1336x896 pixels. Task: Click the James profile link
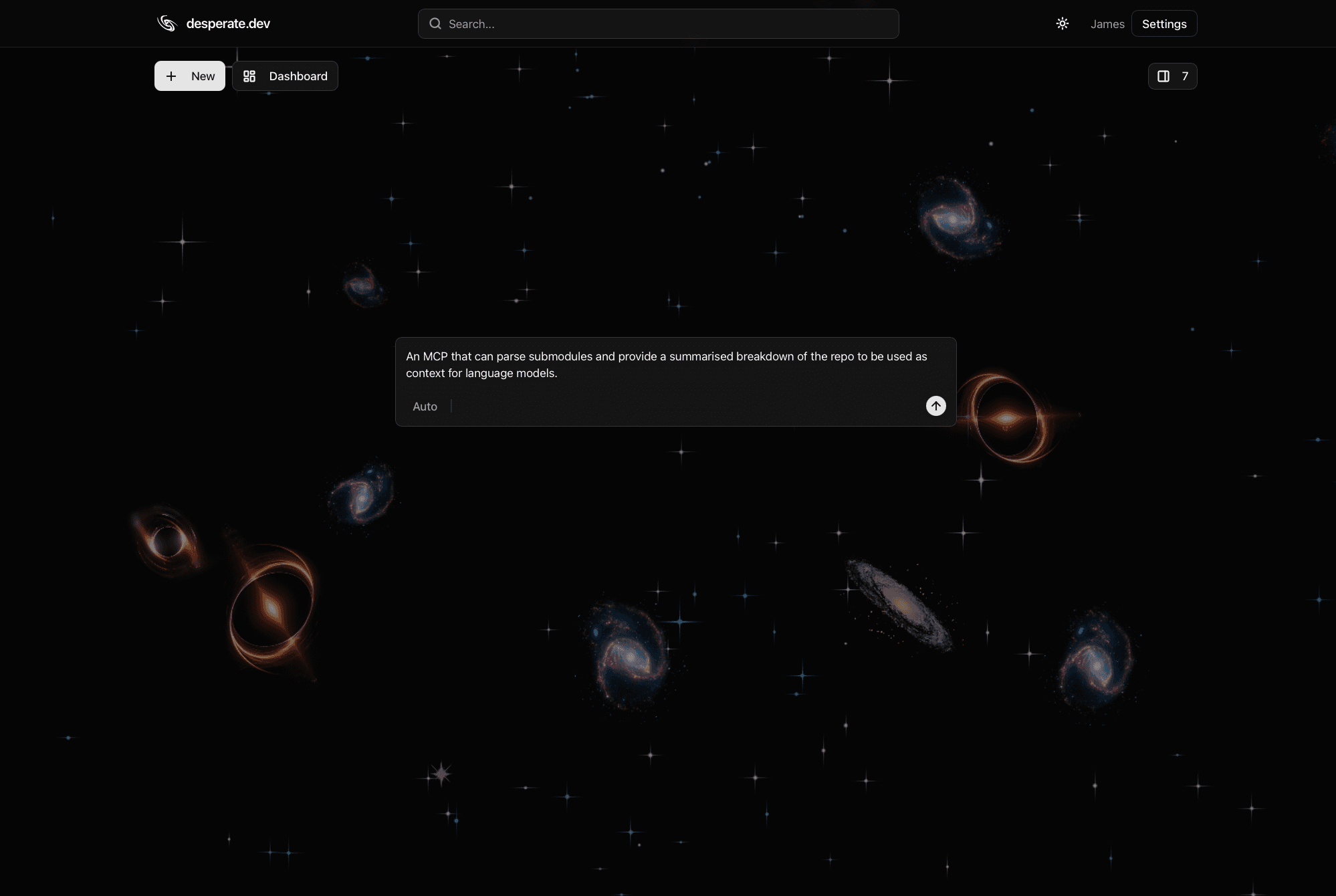(1107, 23)
